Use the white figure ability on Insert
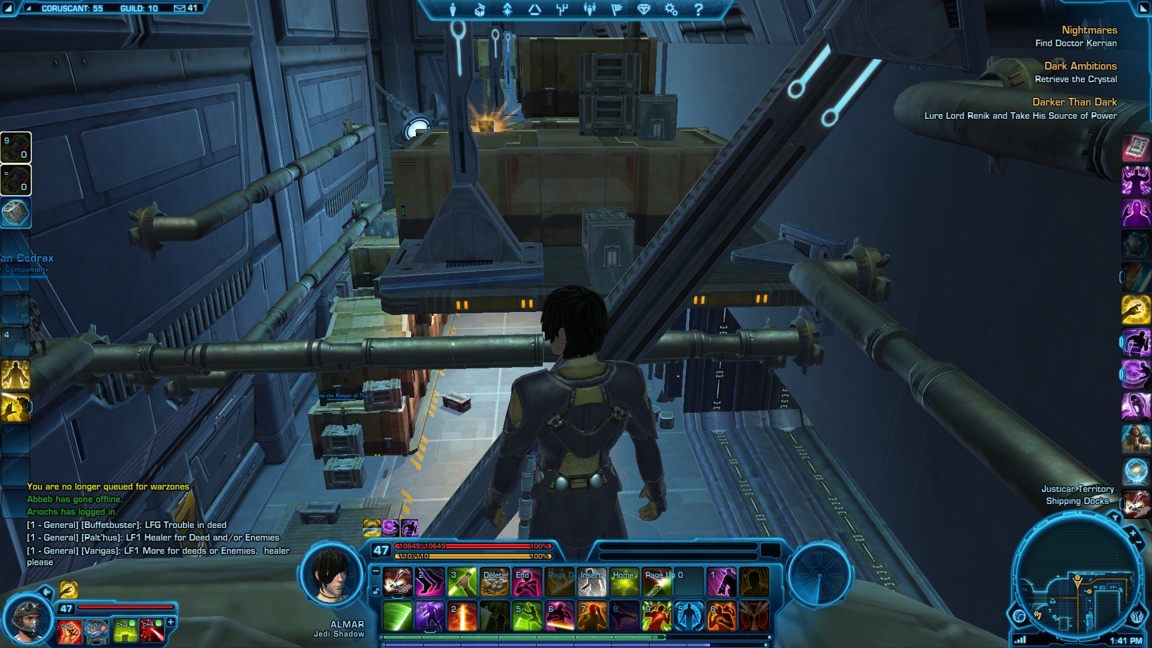This screenshot has height=648, width=1152. tap(591, 582)
